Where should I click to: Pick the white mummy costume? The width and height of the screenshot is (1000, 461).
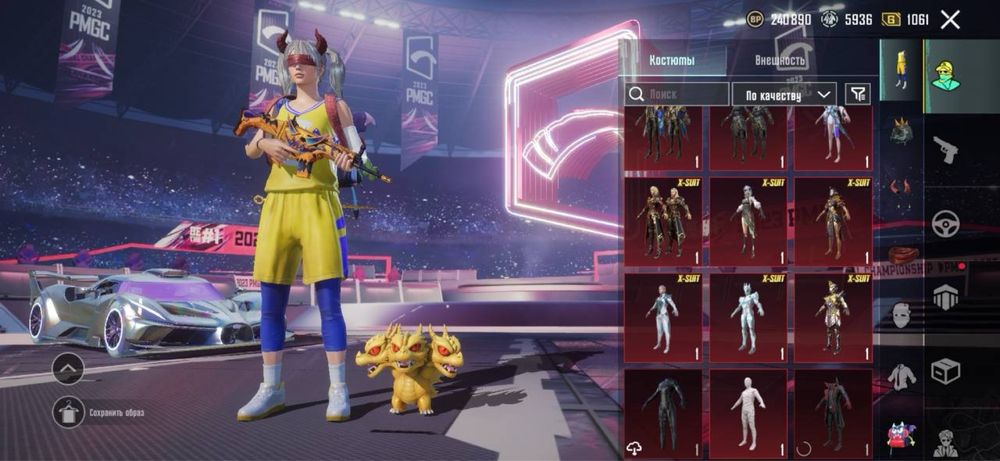(748, 411)
